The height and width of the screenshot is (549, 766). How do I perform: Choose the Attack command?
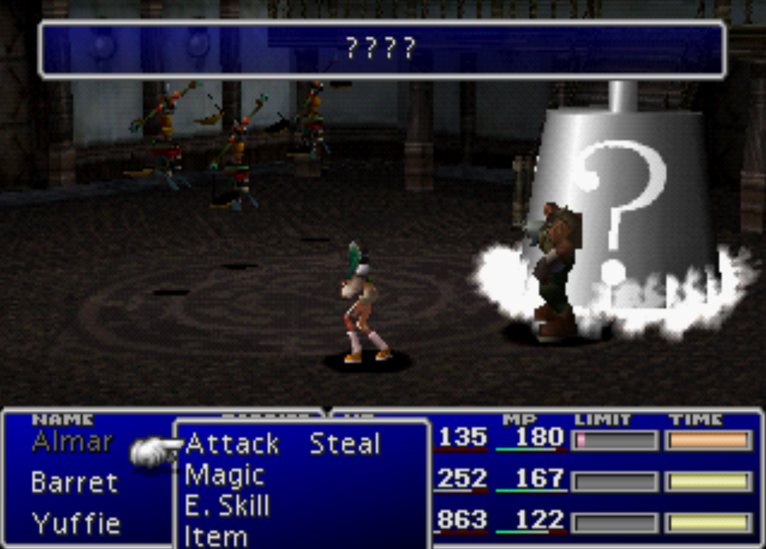[x=232, y=443]
